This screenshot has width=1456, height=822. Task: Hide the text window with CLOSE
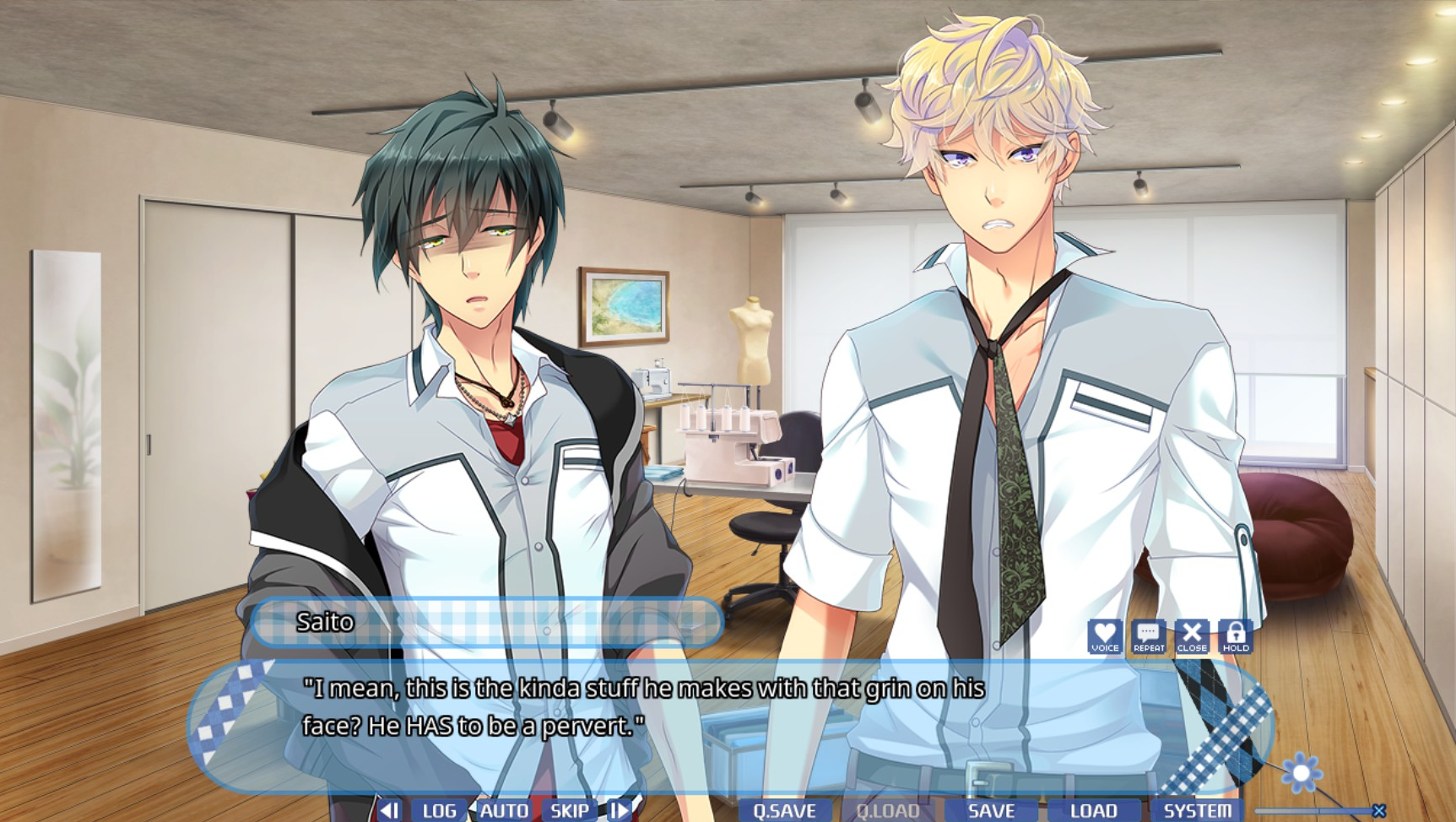[1192, 636]
